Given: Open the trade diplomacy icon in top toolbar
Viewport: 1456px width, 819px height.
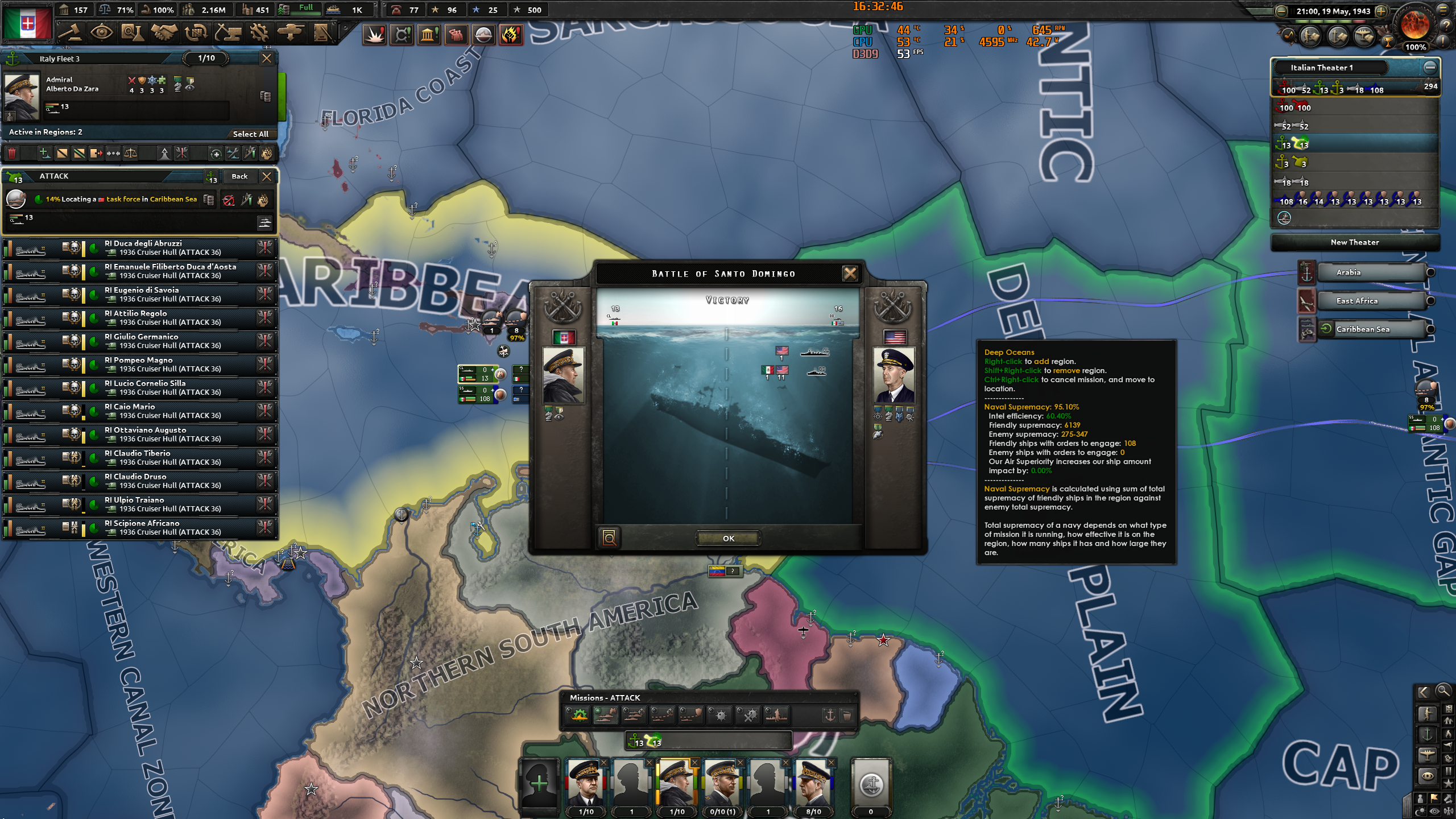Looking at the screenshot, I should [196, 33].
